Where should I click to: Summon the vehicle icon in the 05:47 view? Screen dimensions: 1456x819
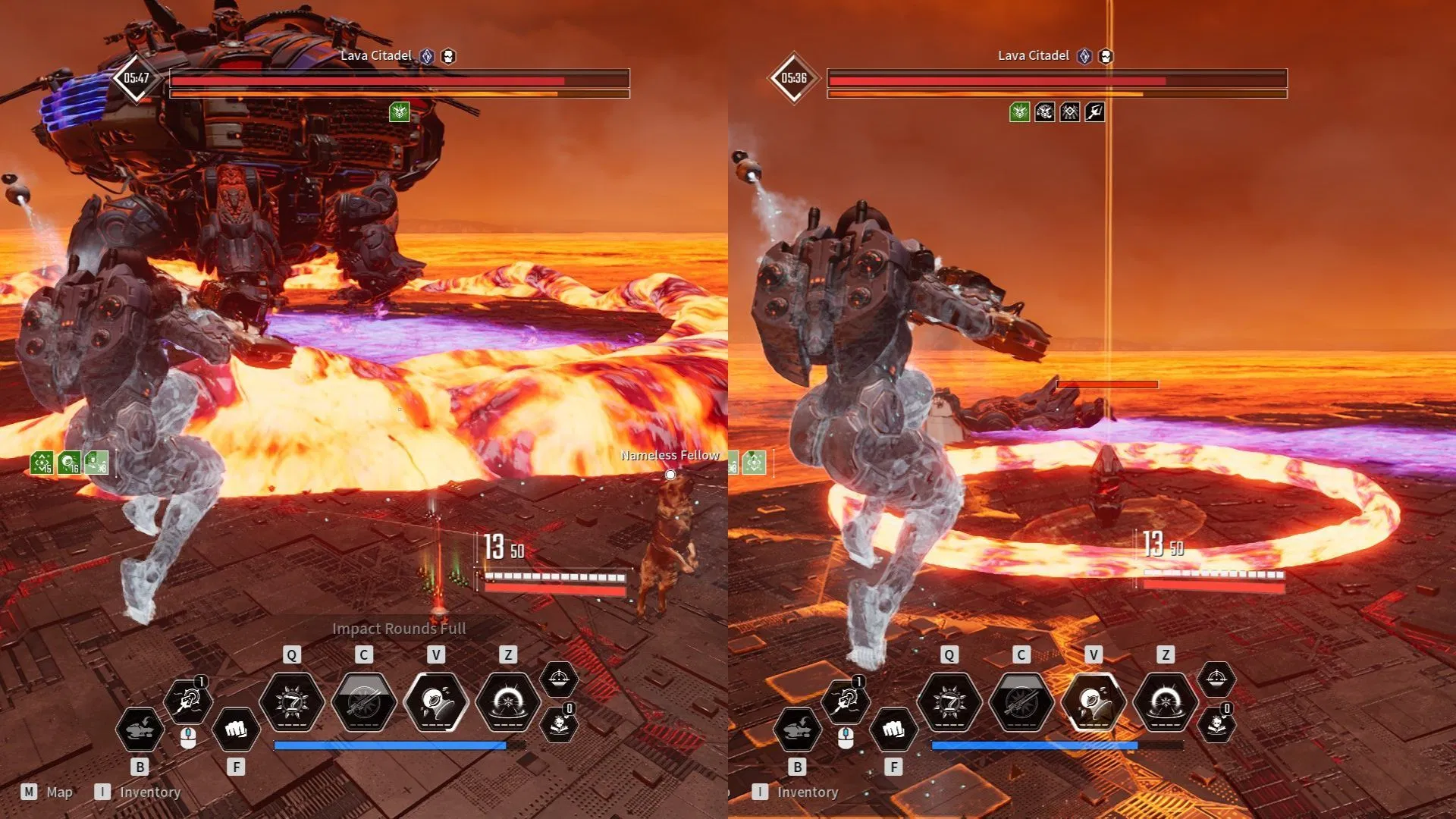click(140, 730)
